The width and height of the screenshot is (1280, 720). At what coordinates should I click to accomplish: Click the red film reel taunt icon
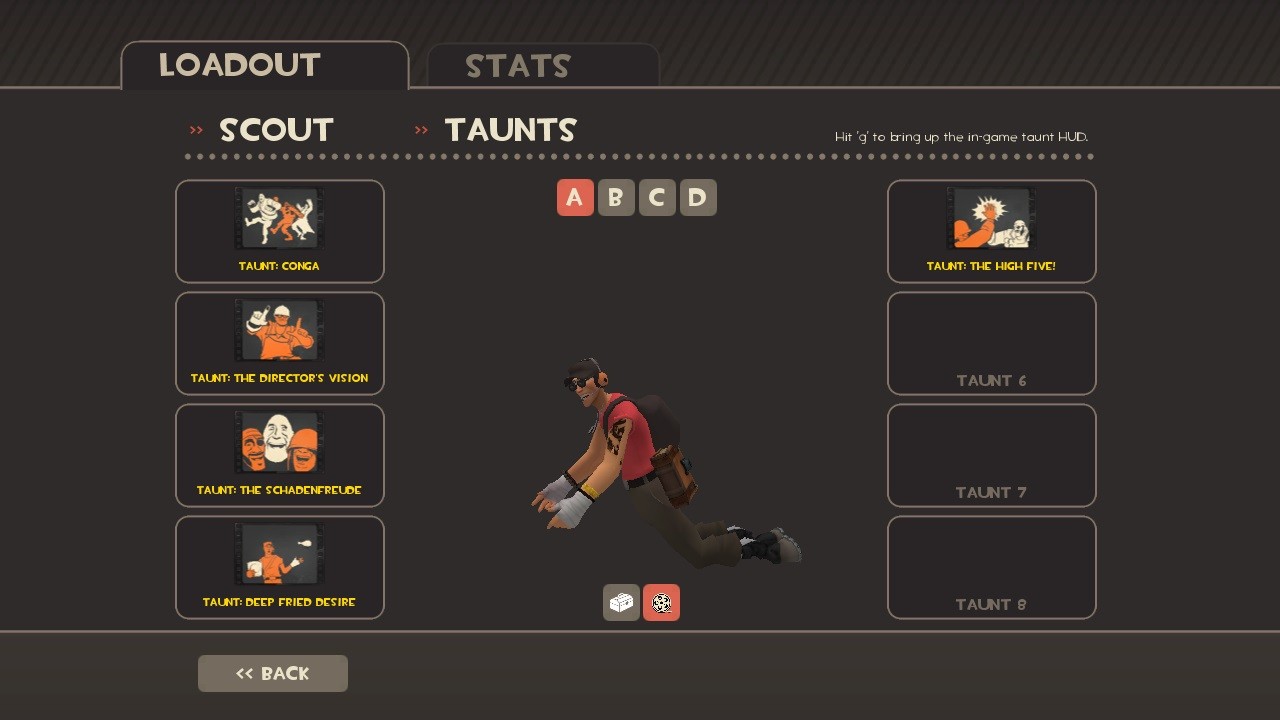[x=661, y=602]
